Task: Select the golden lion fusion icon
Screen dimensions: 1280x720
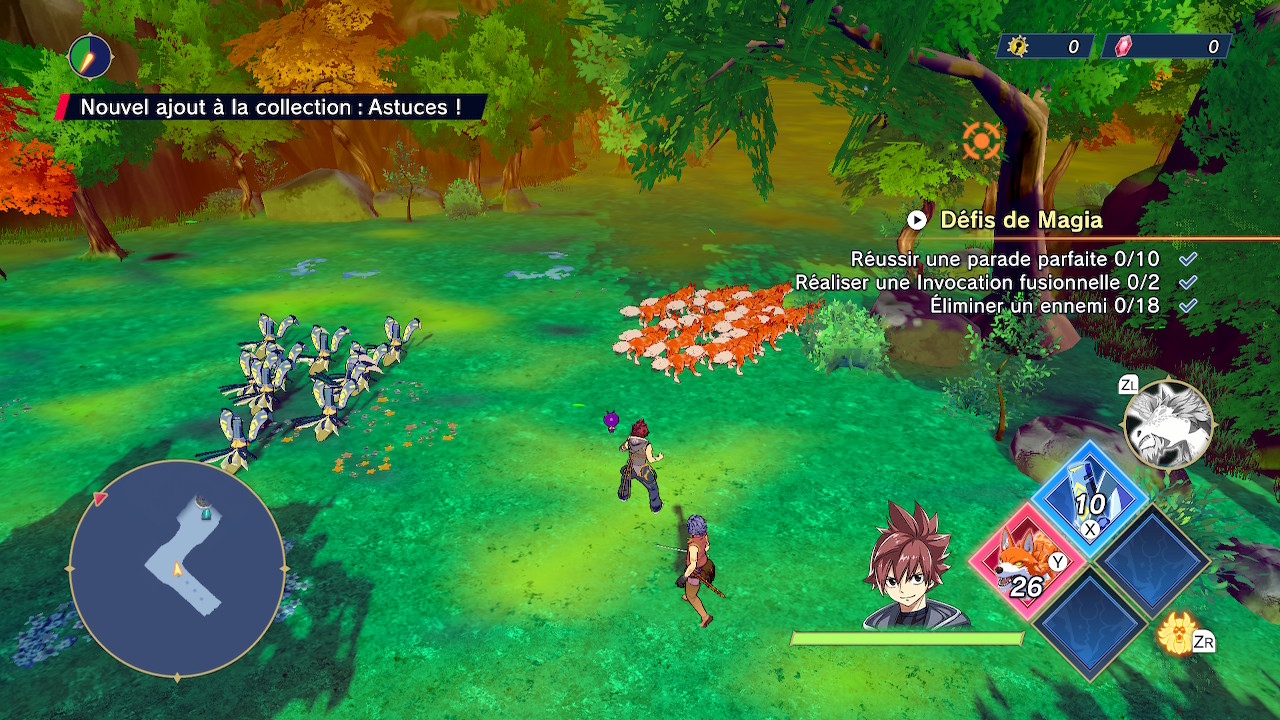Action: [x=1177, y=633]
